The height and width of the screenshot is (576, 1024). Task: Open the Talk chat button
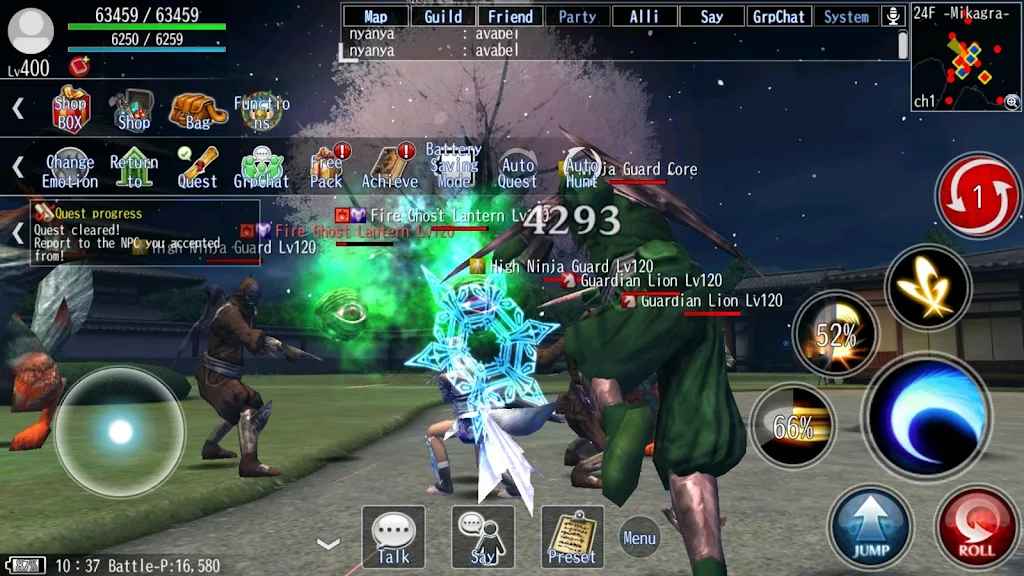point(393,537)
